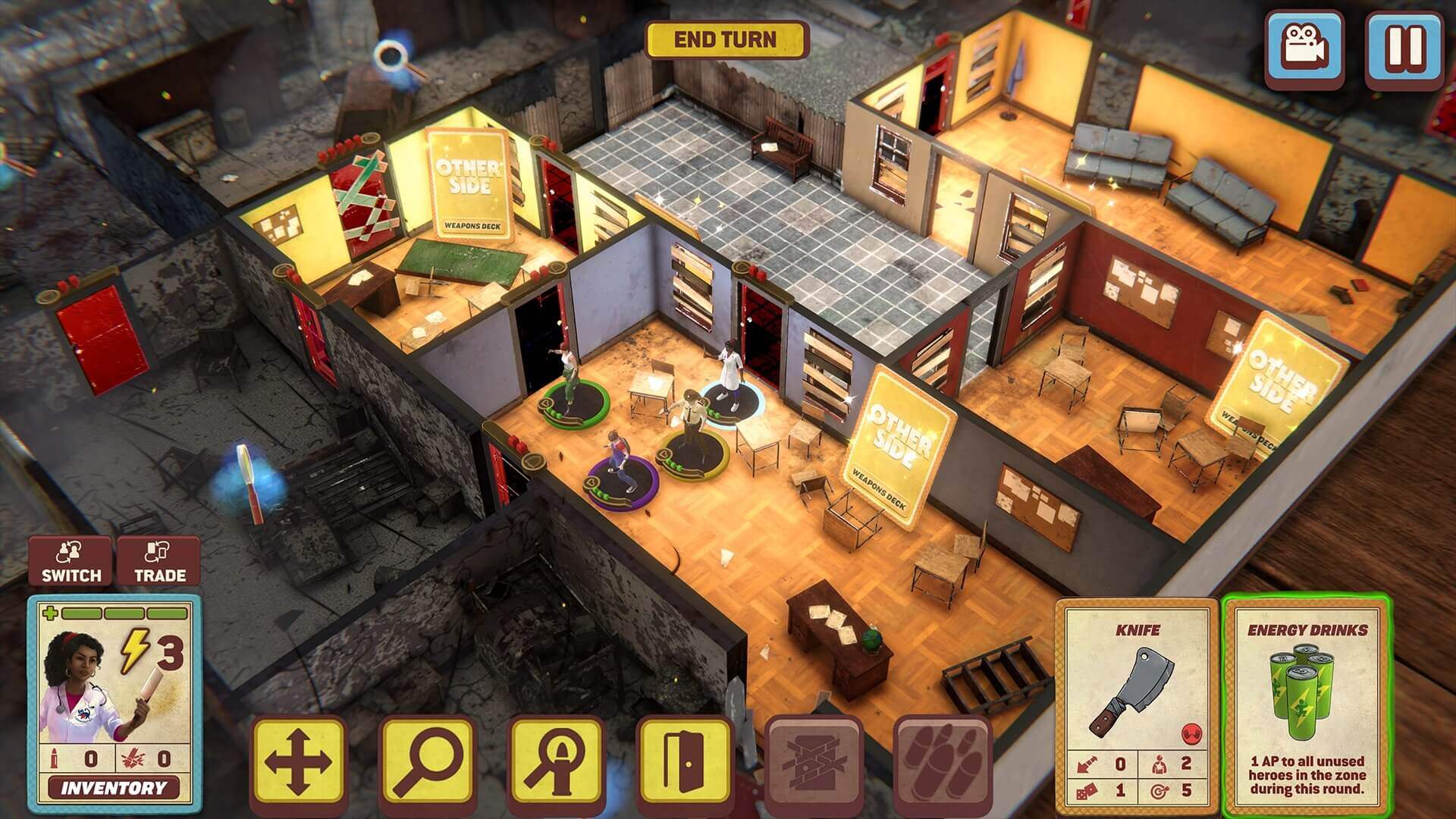Click the movie camera view button
Image resolution: width=1456 pixels, height=819 pixels.
coord(1304,46)
